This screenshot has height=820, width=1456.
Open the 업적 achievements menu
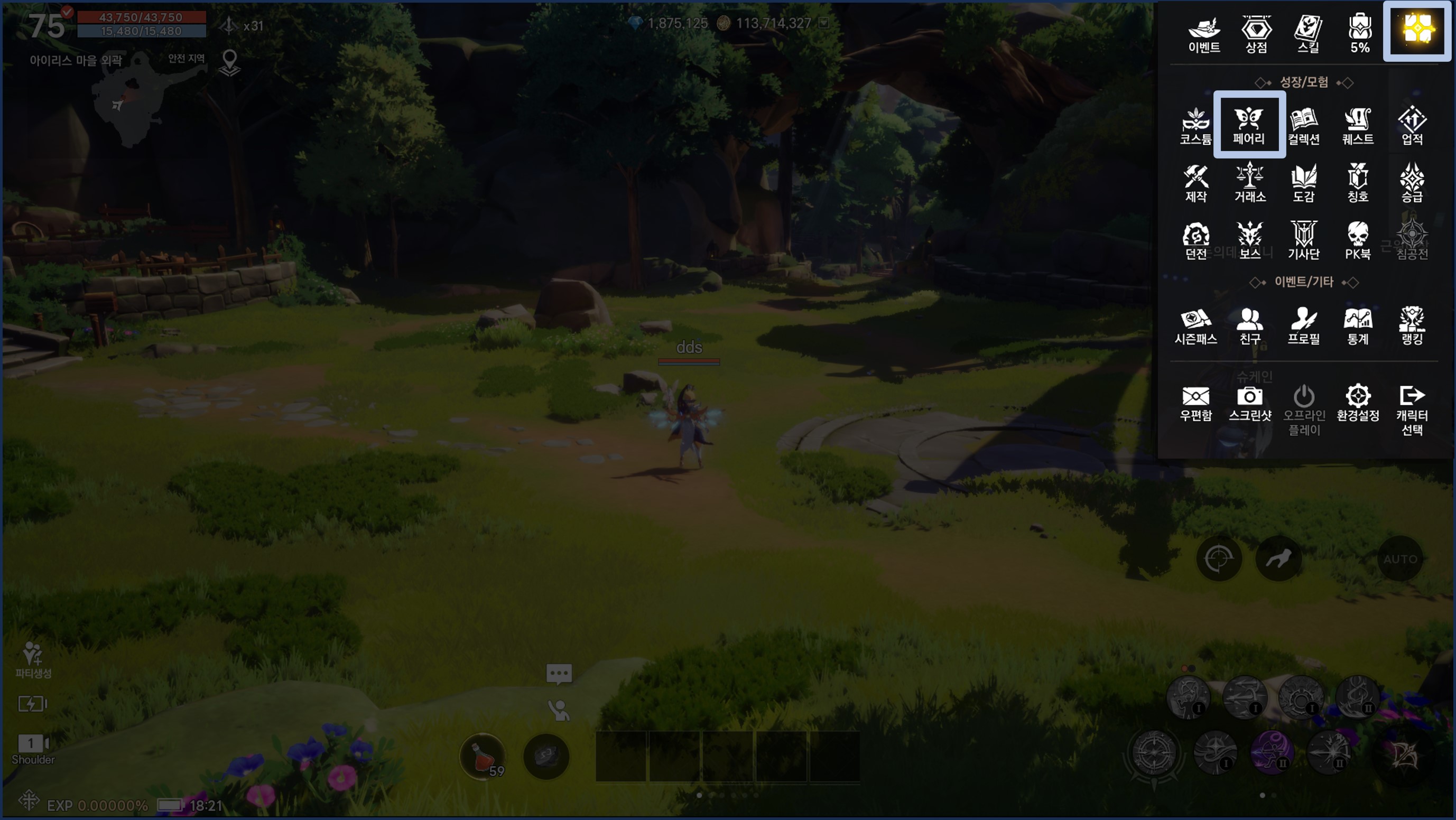[x=1412, y=125]
